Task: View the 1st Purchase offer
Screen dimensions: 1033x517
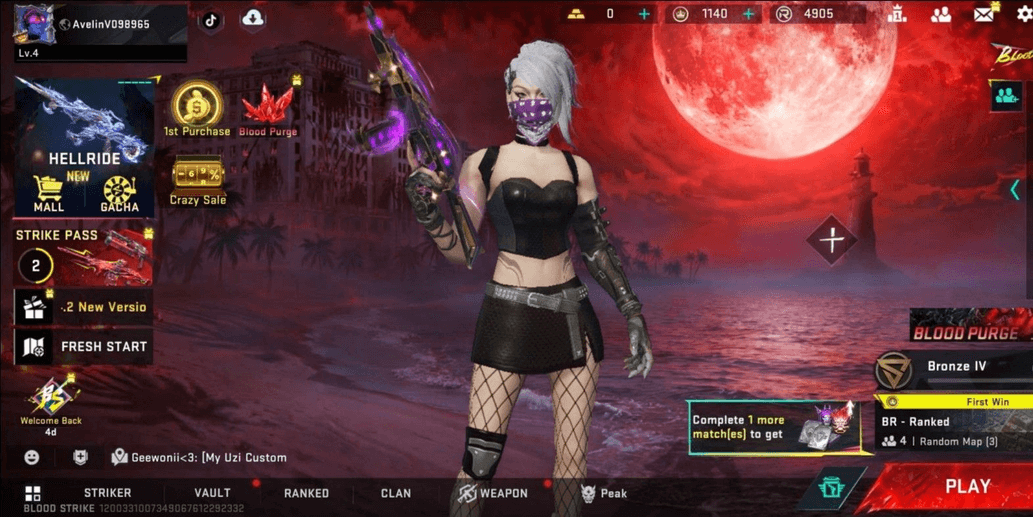Action: pos(197,110)
